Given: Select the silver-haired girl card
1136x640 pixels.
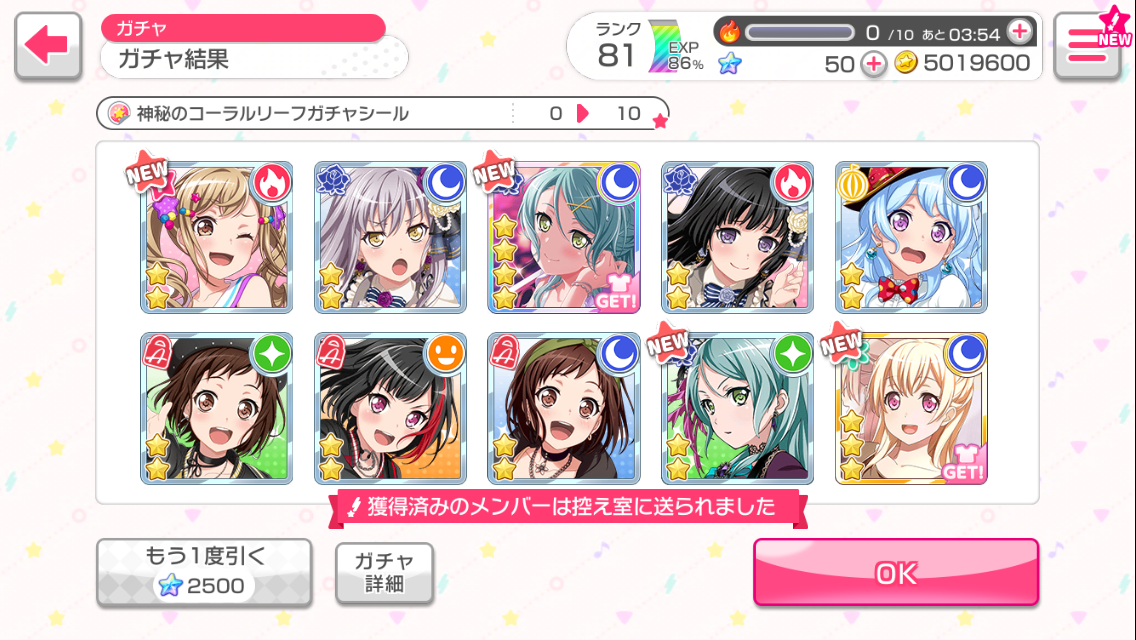Looking at the screenshot, I should coord(390,237).
